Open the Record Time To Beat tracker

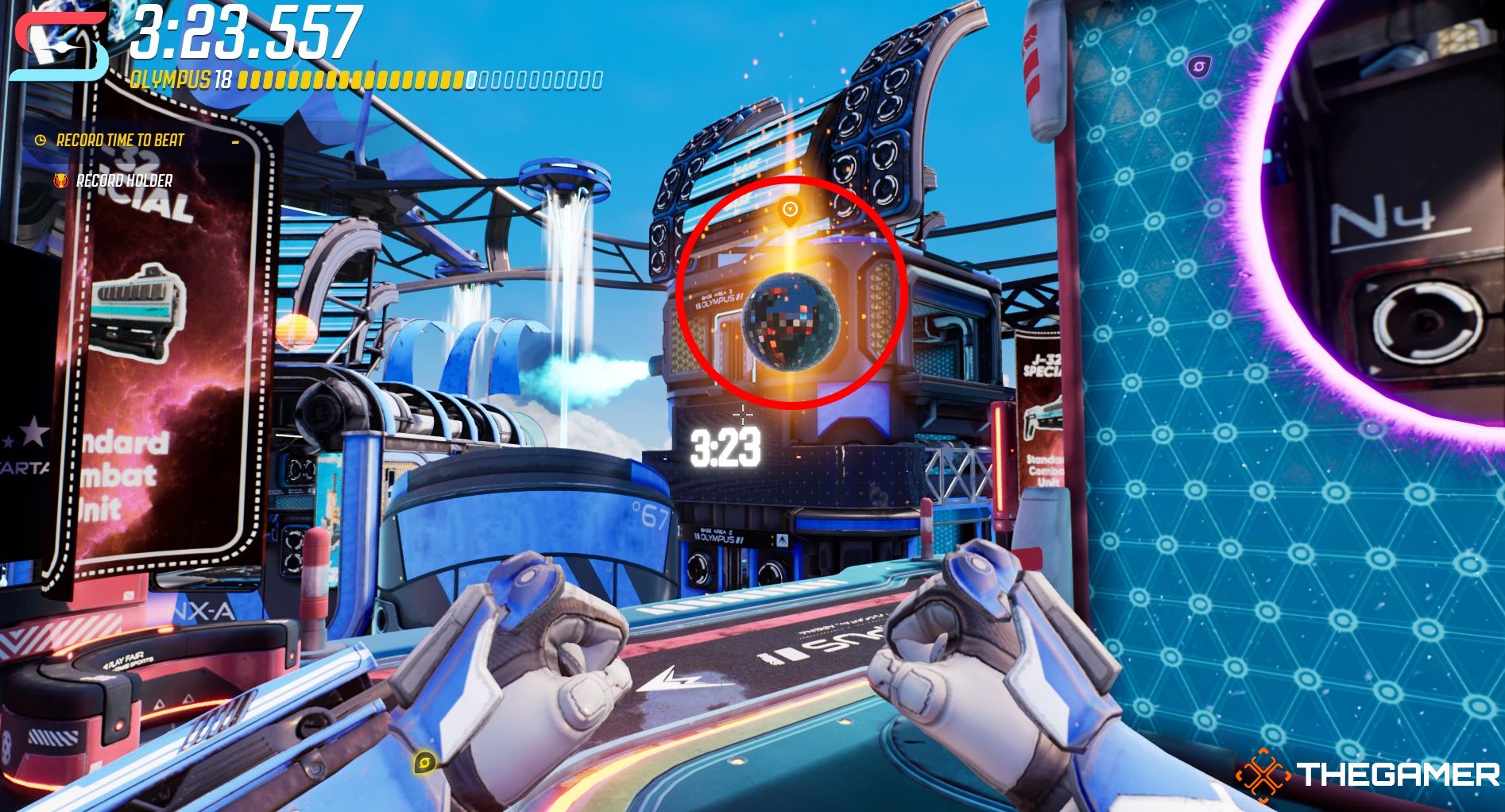coord(119,141)
